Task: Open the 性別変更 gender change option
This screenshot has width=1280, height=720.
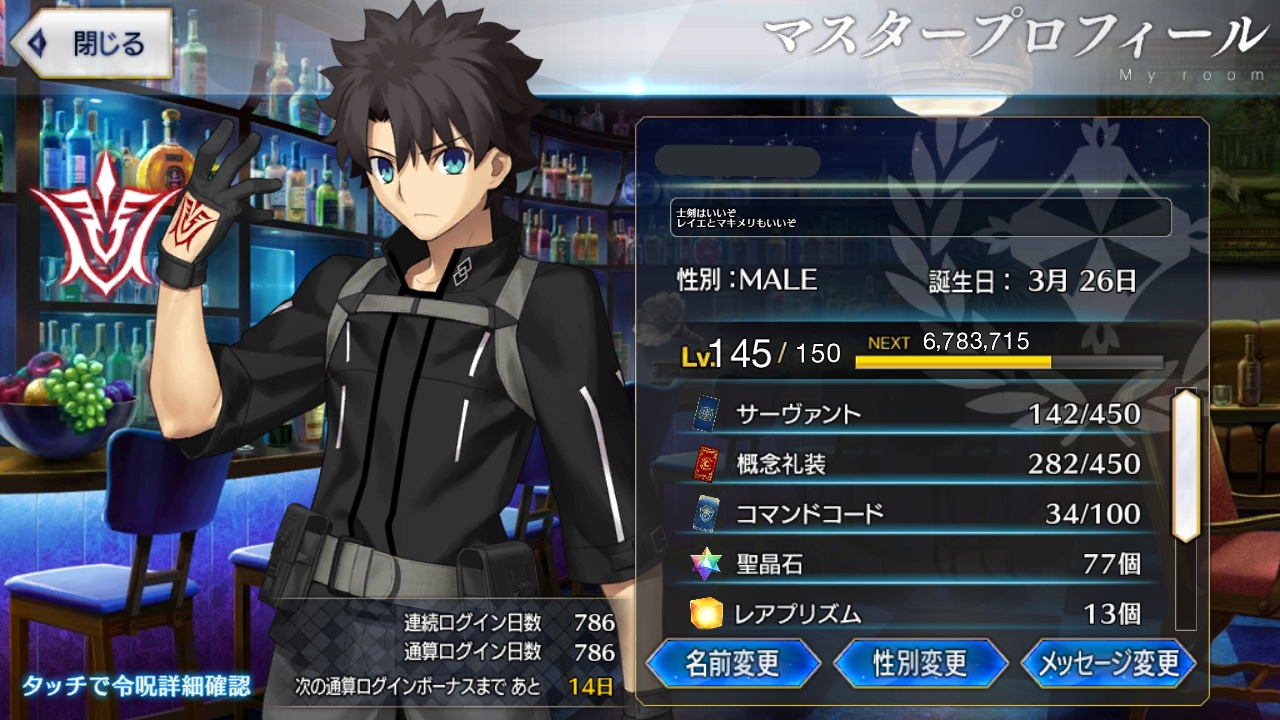Action: point(920,663)
